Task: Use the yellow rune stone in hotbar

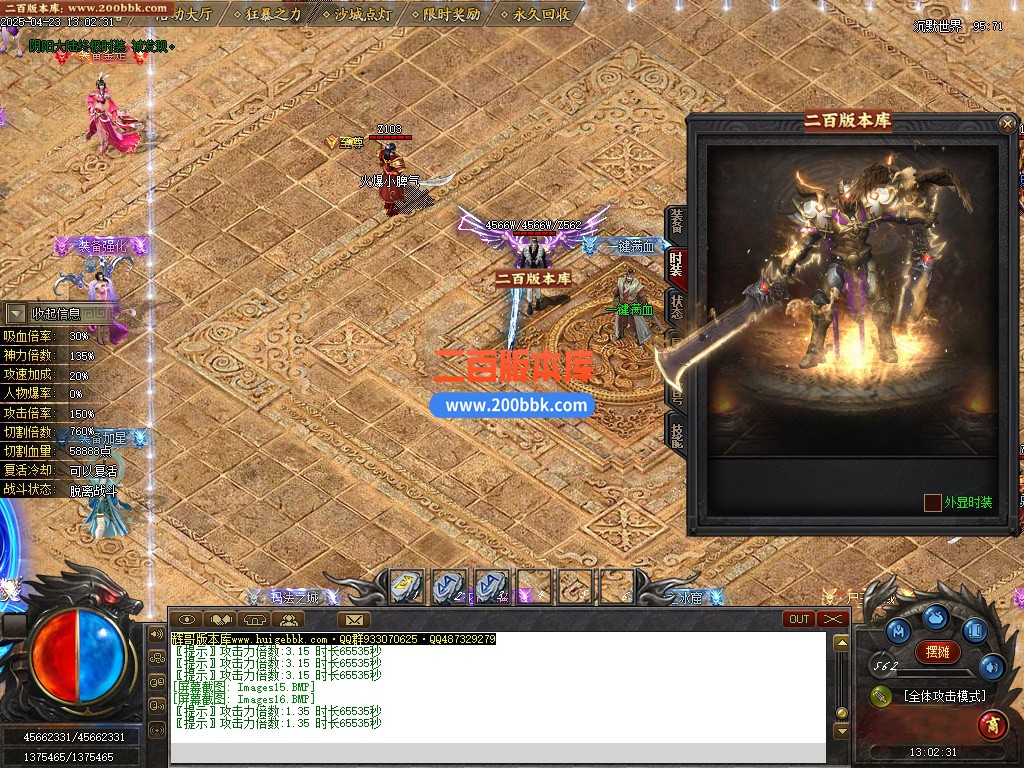Action: tap(406, 586)
